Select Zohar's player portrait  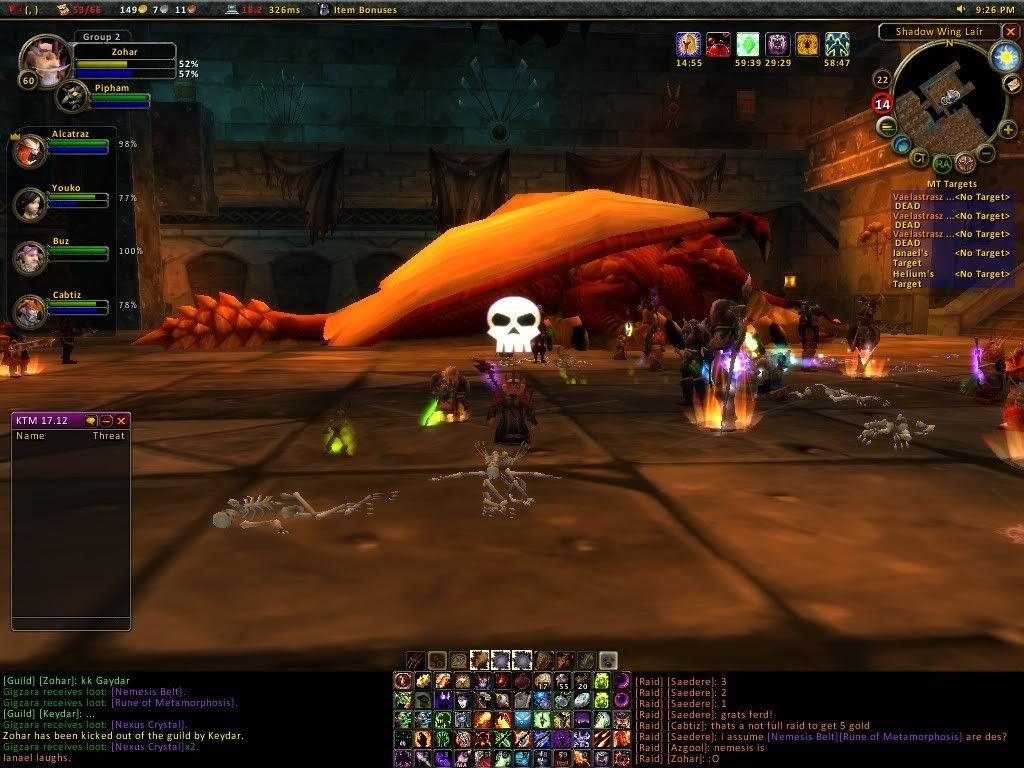coord(44,59)
